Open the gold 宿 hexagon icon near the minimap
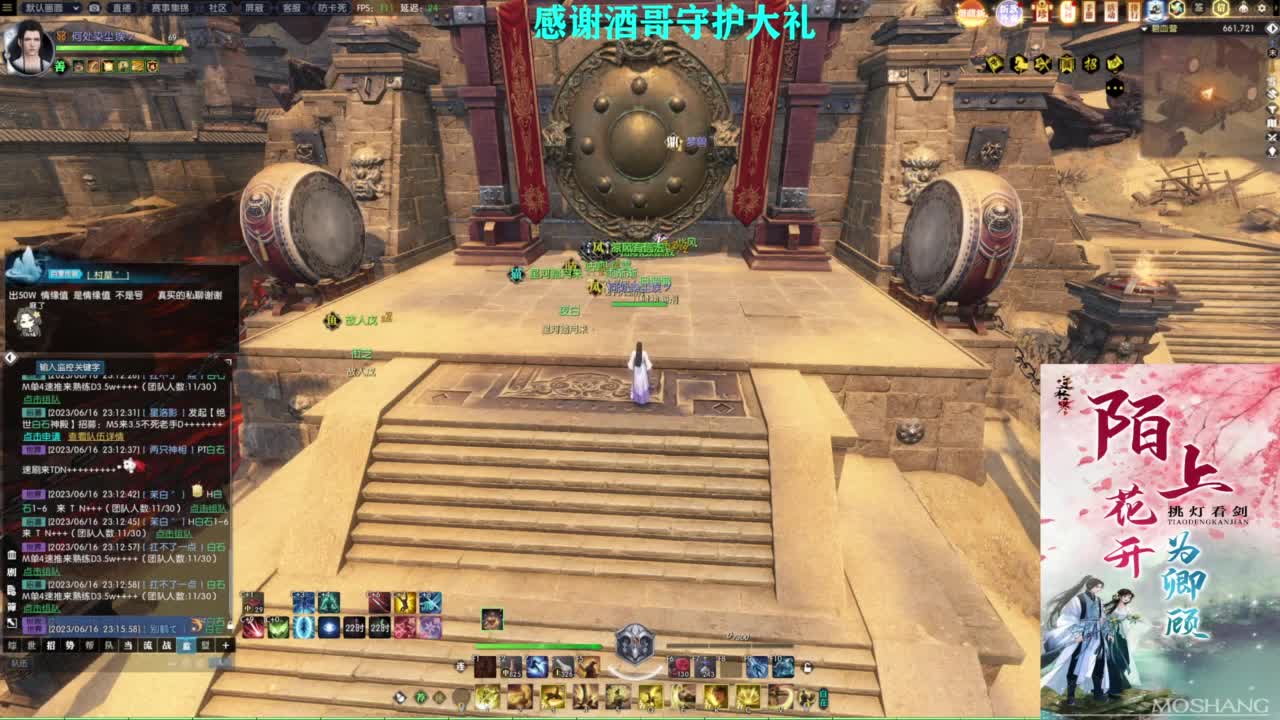The image size is (1280, 720). (1220, 8)
